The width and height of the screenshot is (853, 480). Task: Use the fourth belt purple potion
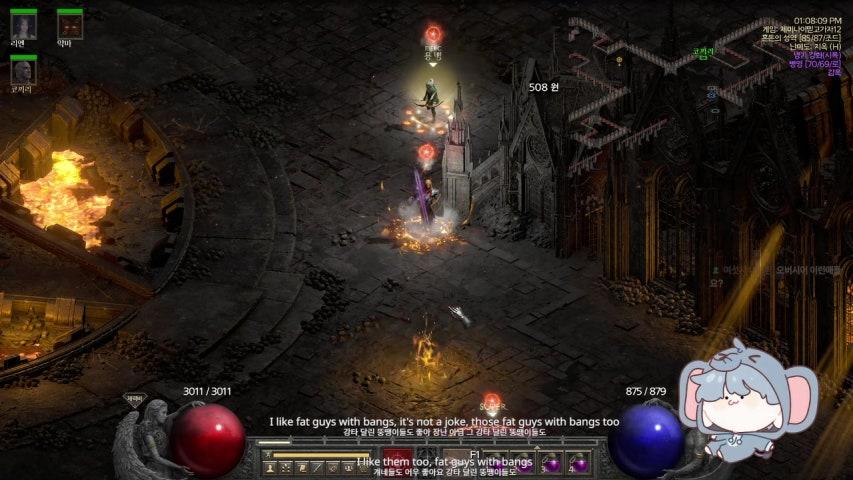(x=578, y=465)
